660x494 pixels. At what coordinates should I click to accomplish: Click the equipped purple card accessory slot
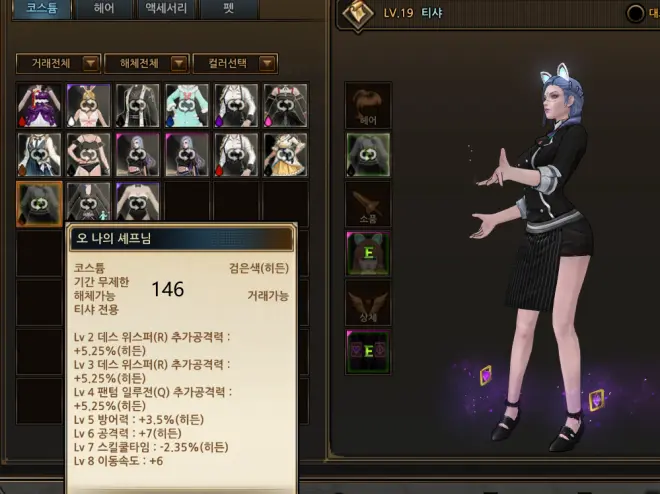pyautogui.click(x=367, y=350)
